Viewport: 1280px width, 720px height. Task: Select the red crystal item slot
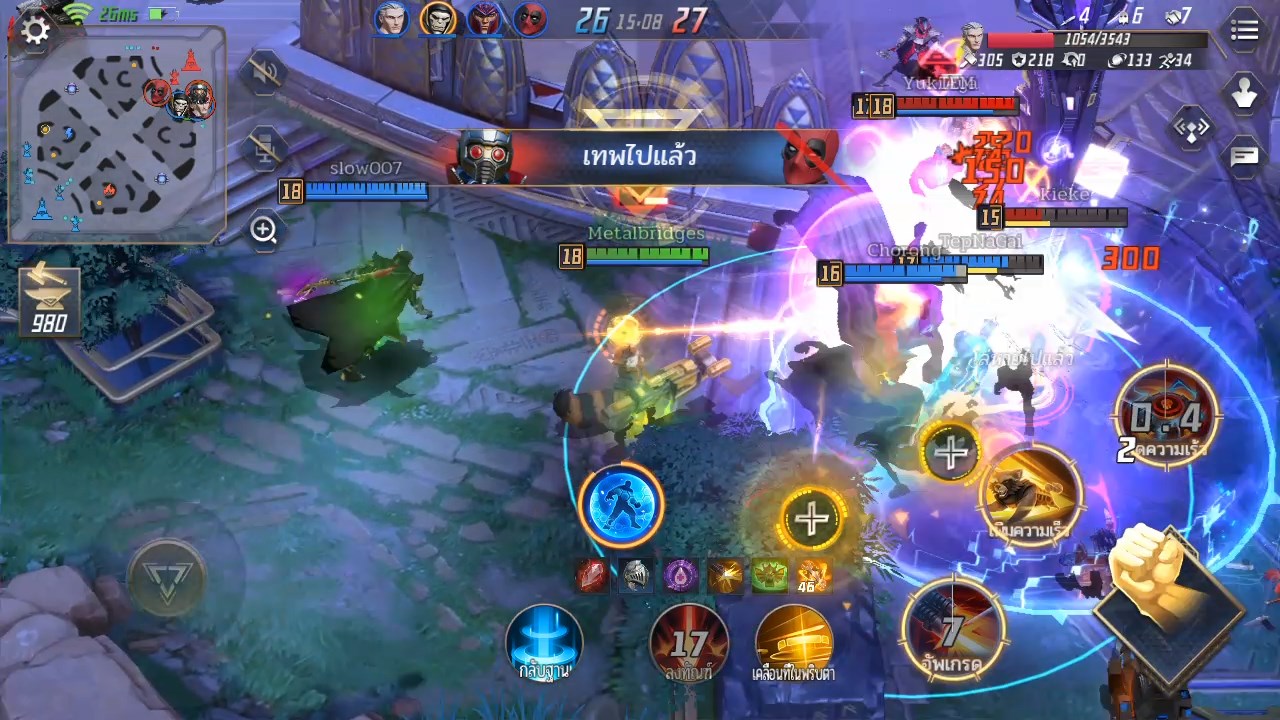(593, 575)
